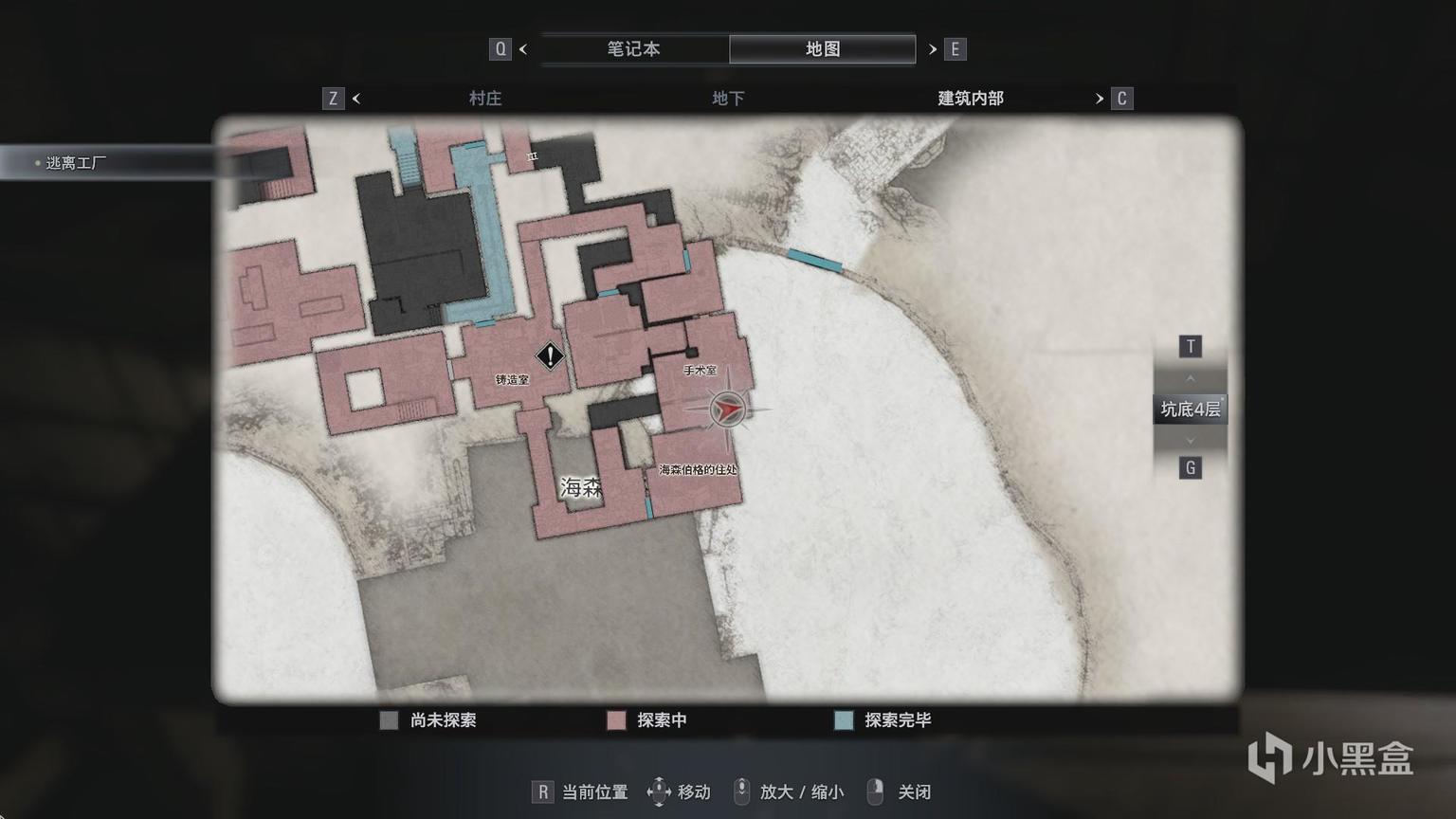Screen dimensions: 1456x819
Task: Click the red player position arrow
Action: tap(727, 409)
